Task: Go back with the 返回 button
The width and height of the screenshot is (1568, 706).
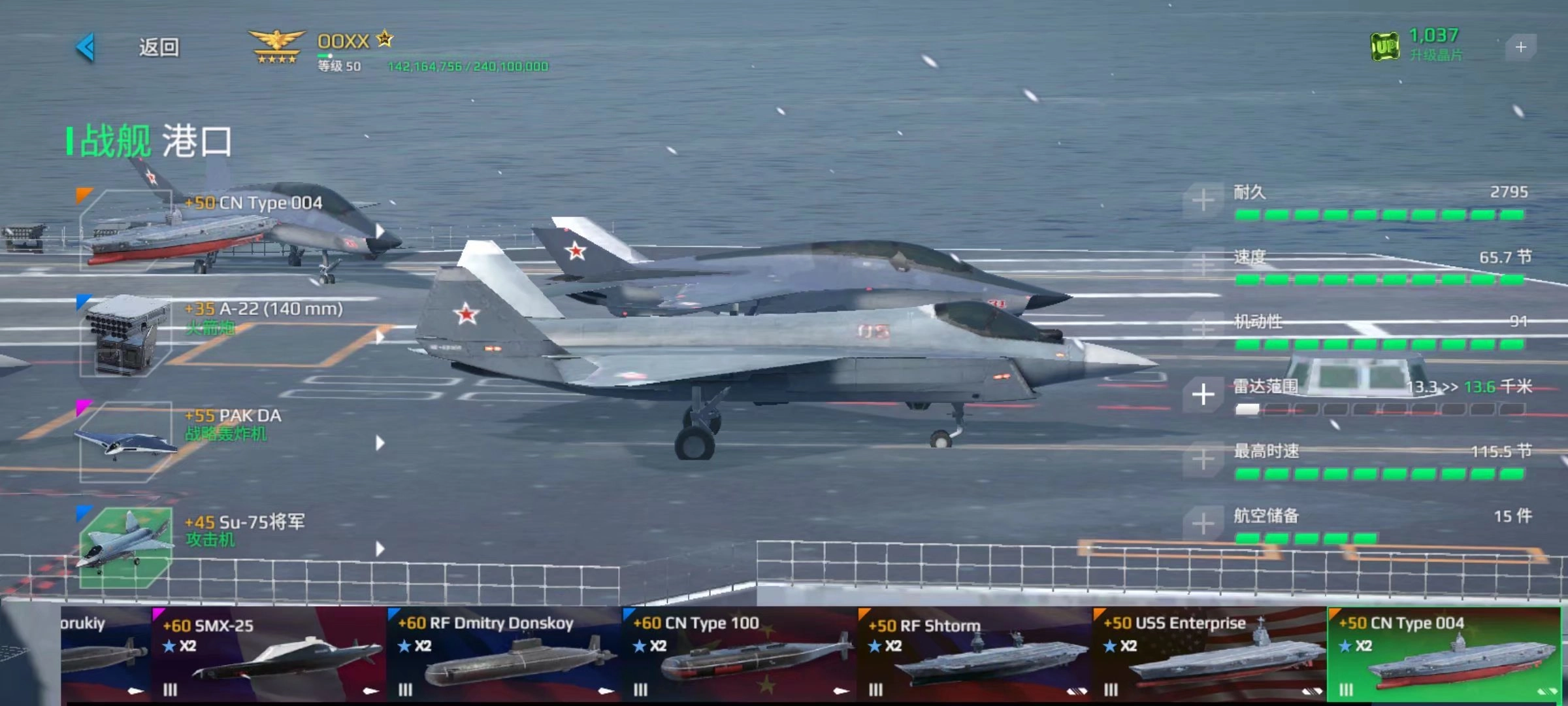Action: tap(131, 47)
